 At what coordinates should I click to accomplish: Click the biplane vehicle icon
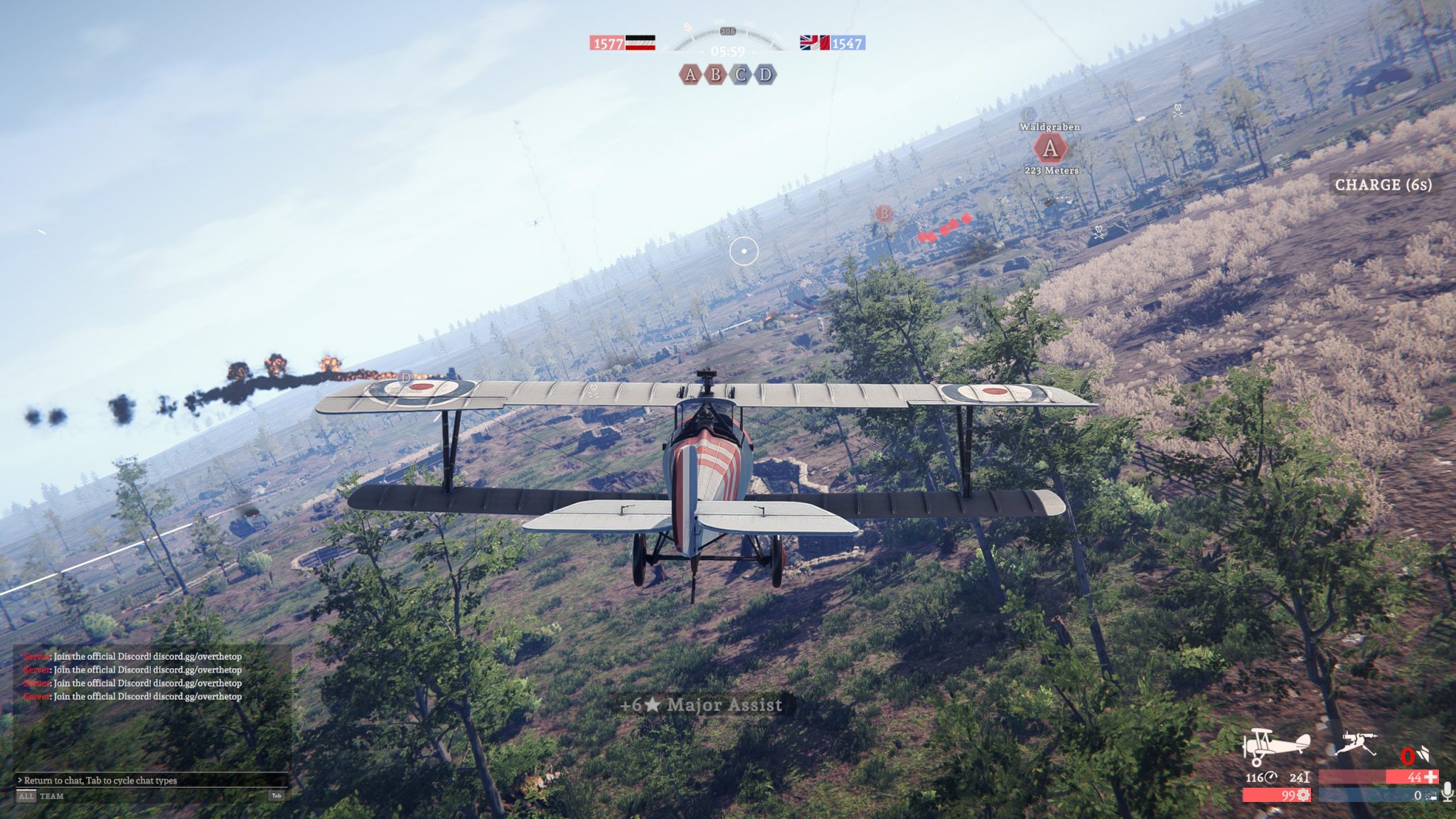[x=1276, y=746]
